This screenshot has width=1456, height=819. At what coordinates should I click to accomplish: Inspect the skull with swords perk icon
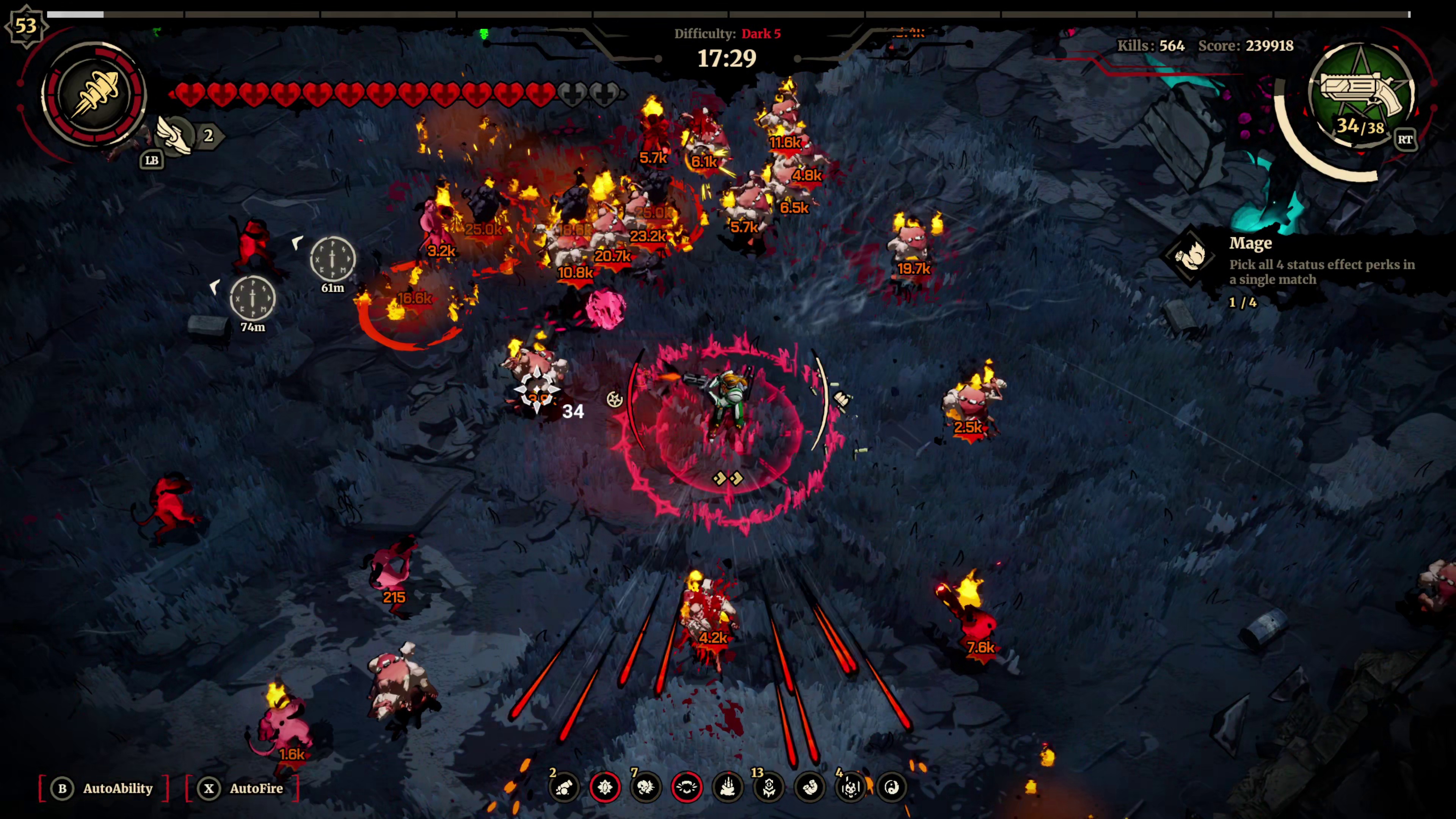[850, 787]
